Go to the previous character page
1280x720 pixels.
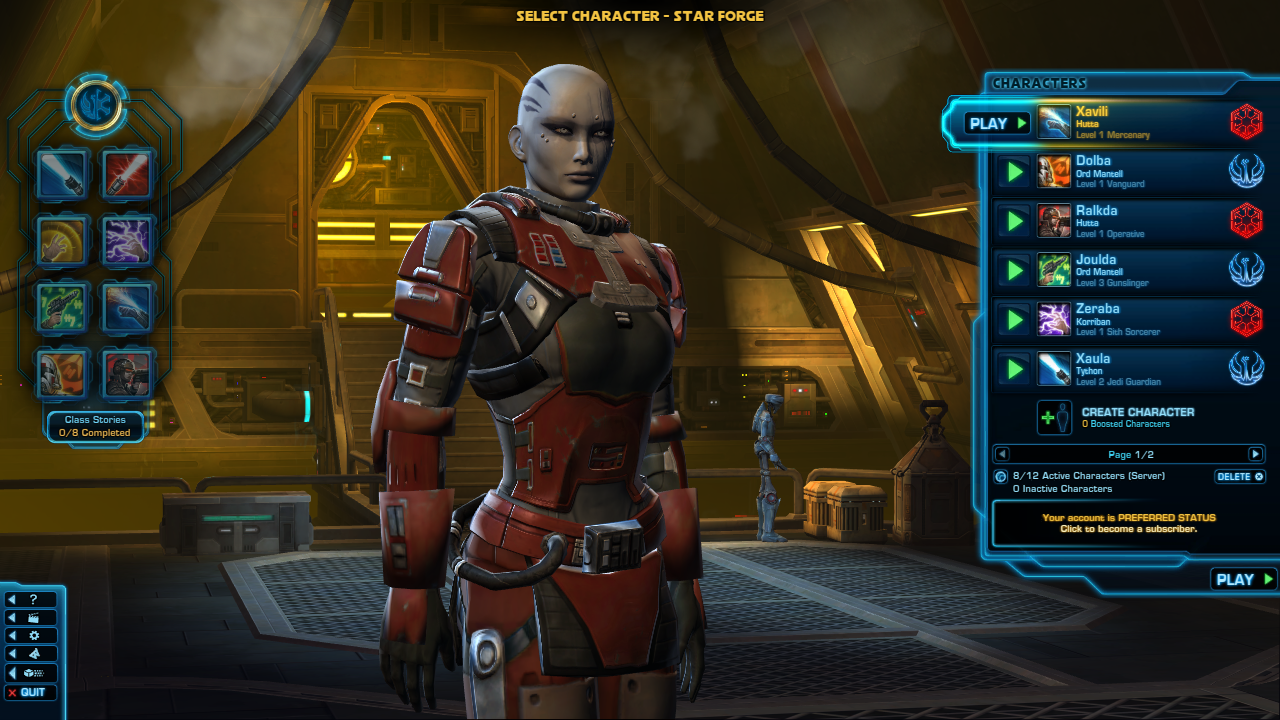click(1002, 454)
